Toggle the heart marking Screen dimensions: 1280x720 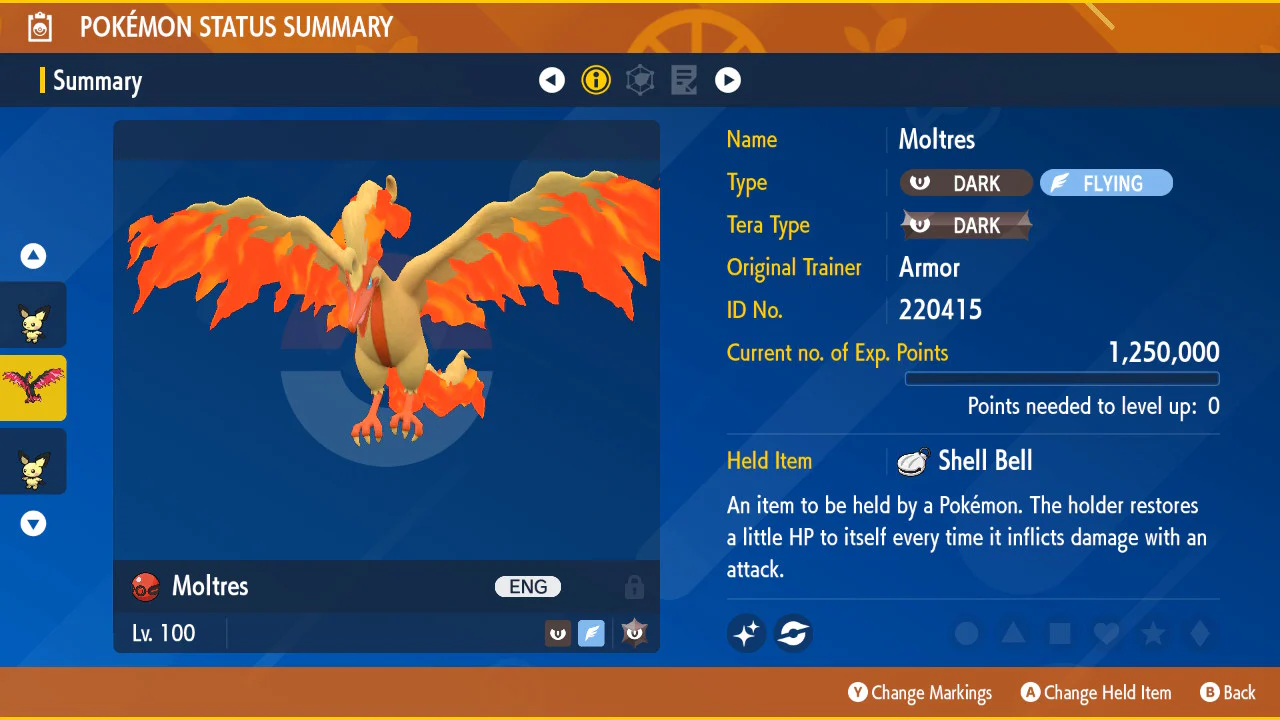(x=1106, y=633)
